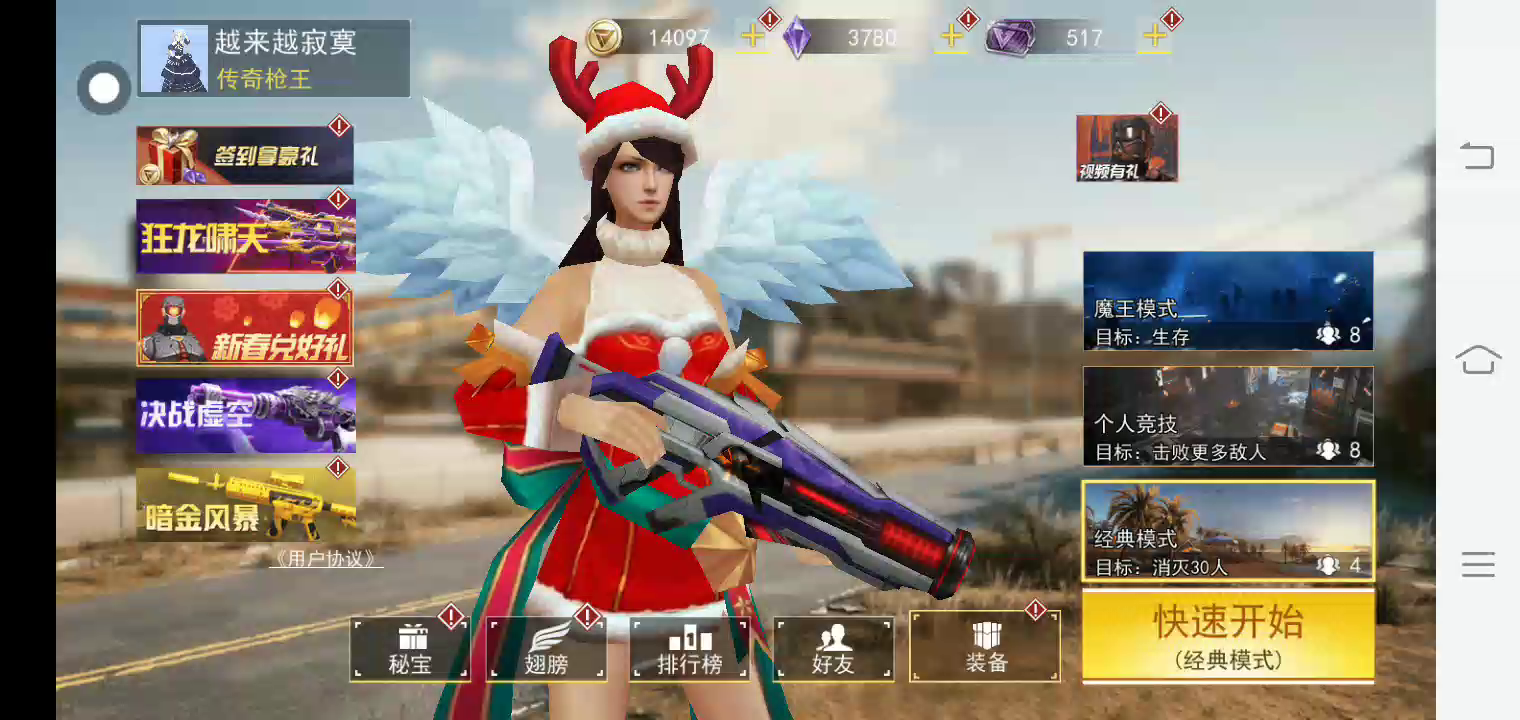
Task: Open the 新春兑好礼 exchange event banner
Action: coord(245,328)
